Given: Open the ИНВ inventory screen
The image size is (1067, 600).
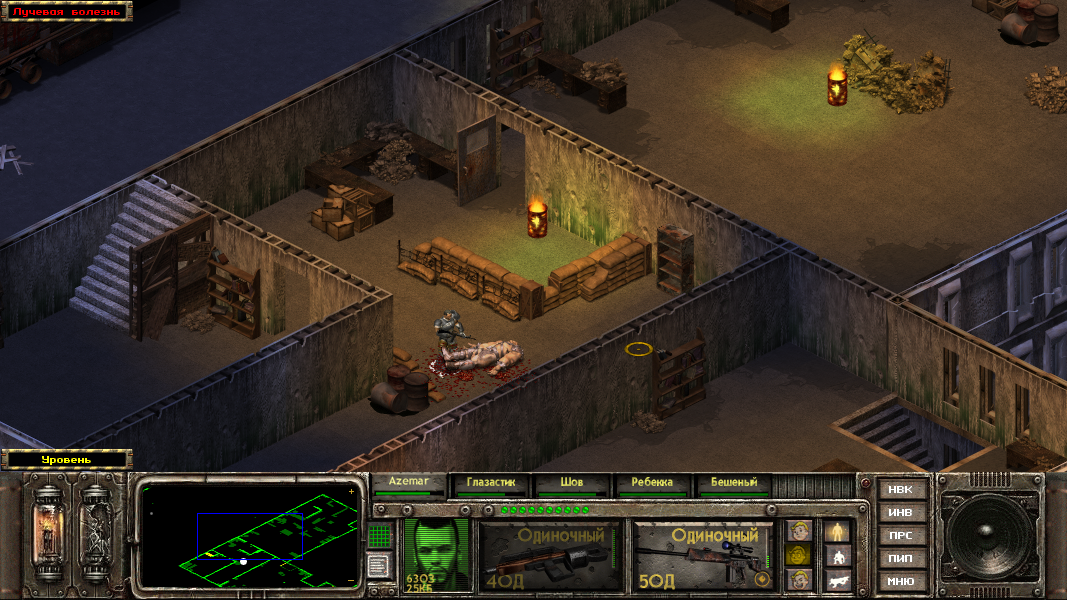Looking at the screenshot, I should [900, 513].
